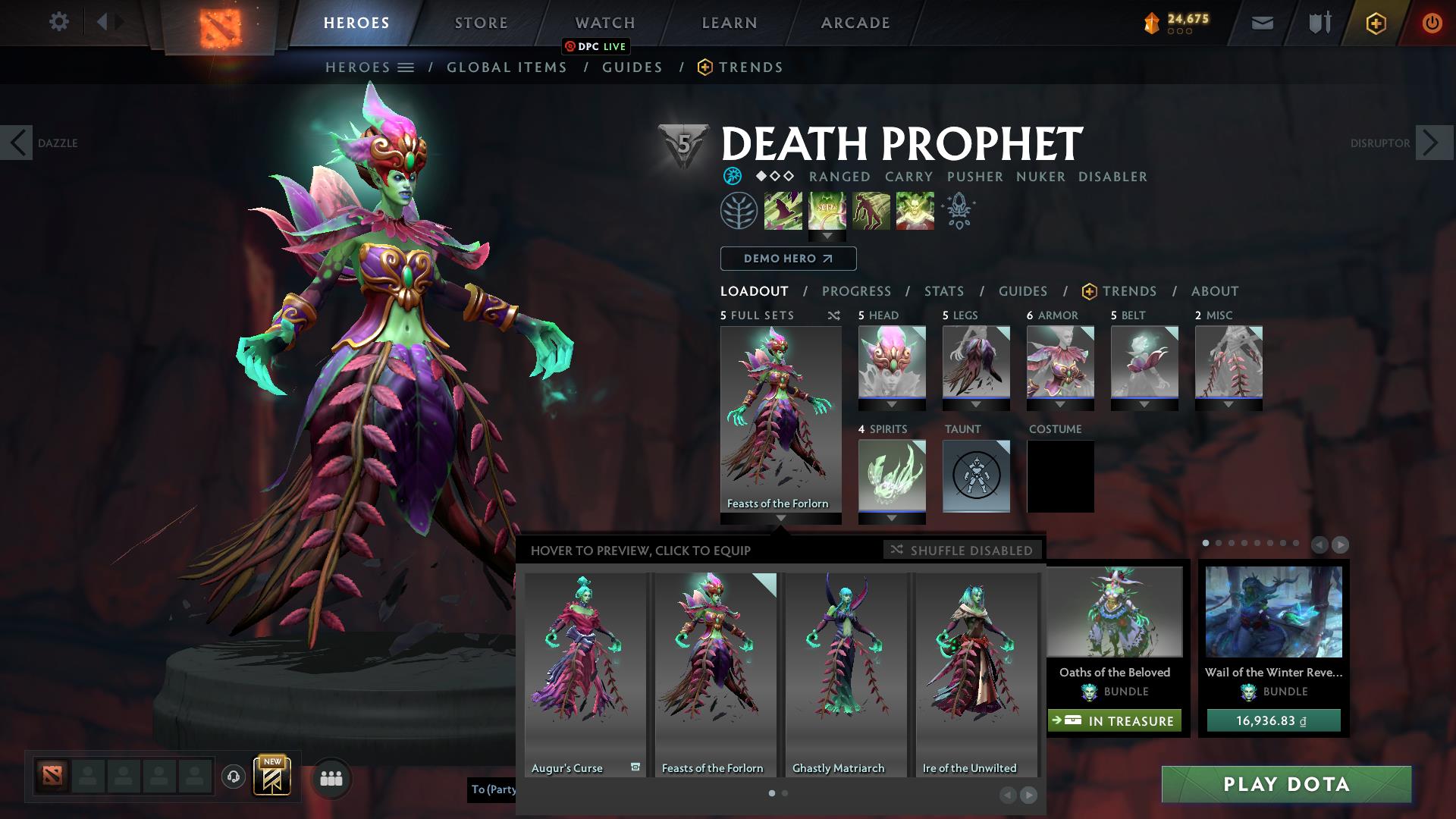The width and height of the screenshot is (1456, 819).
Task: Toggle the Shuffle Disabled button
Action: (x=962, y=551)
